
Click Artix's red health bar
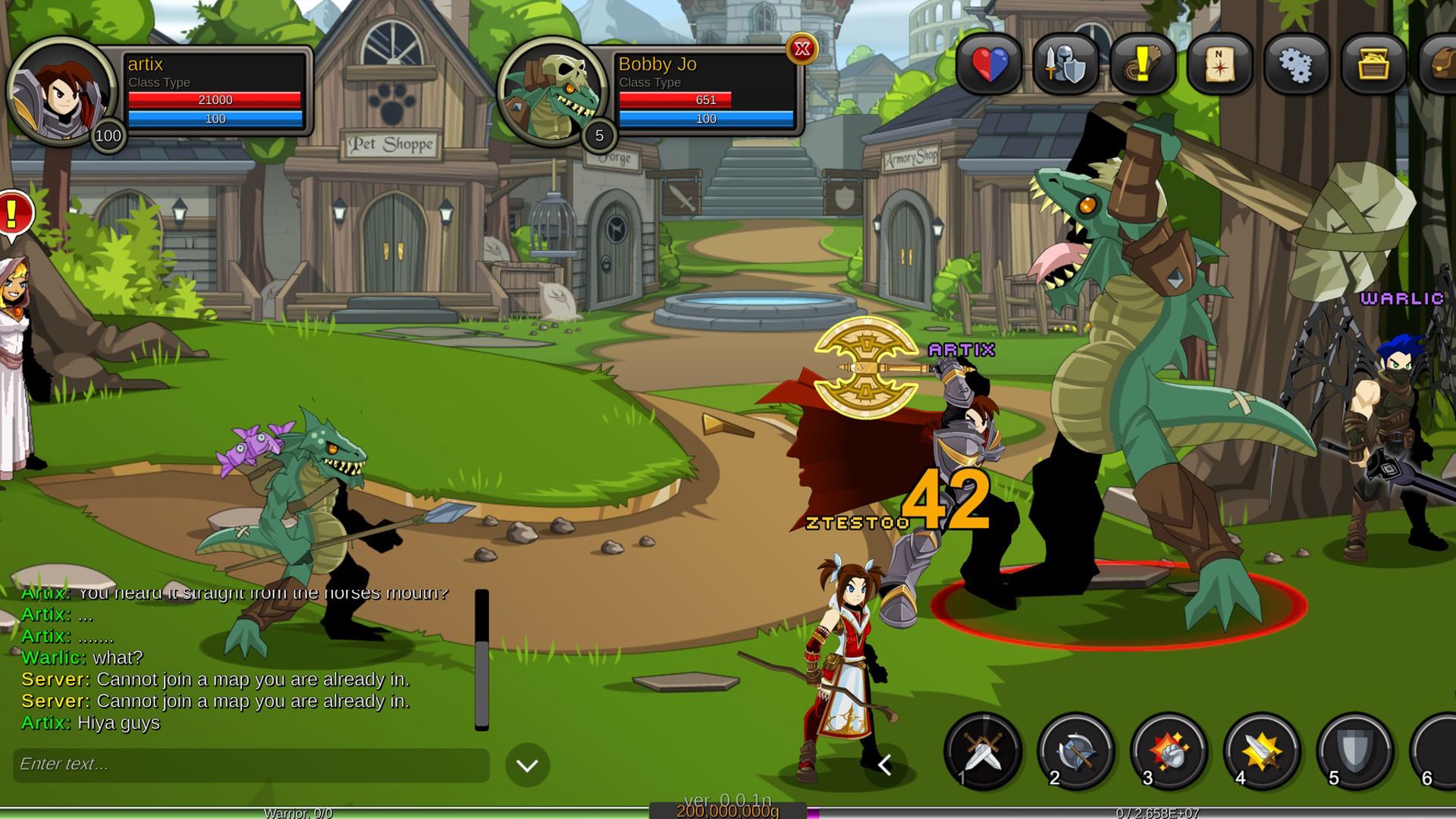point(215,99)
